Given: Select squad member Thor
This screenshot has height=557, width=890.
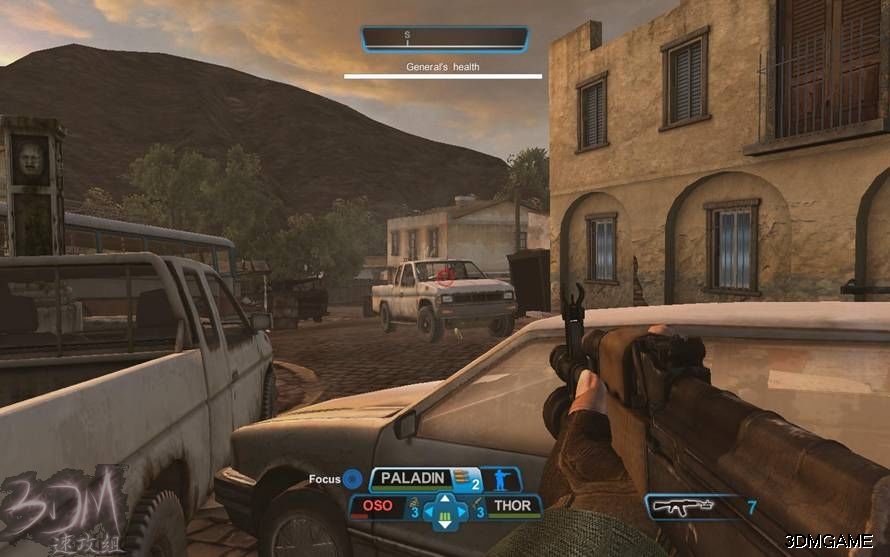Looking at the screenshot, I should coord(512,506).
